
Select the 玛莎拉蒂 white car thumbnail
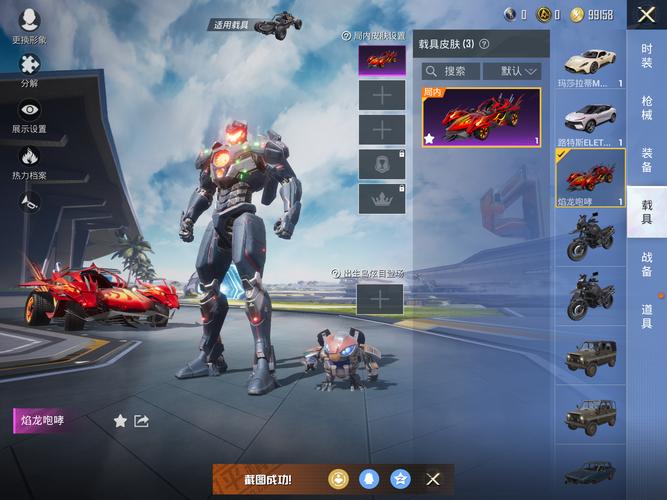(x=590, y=65)
